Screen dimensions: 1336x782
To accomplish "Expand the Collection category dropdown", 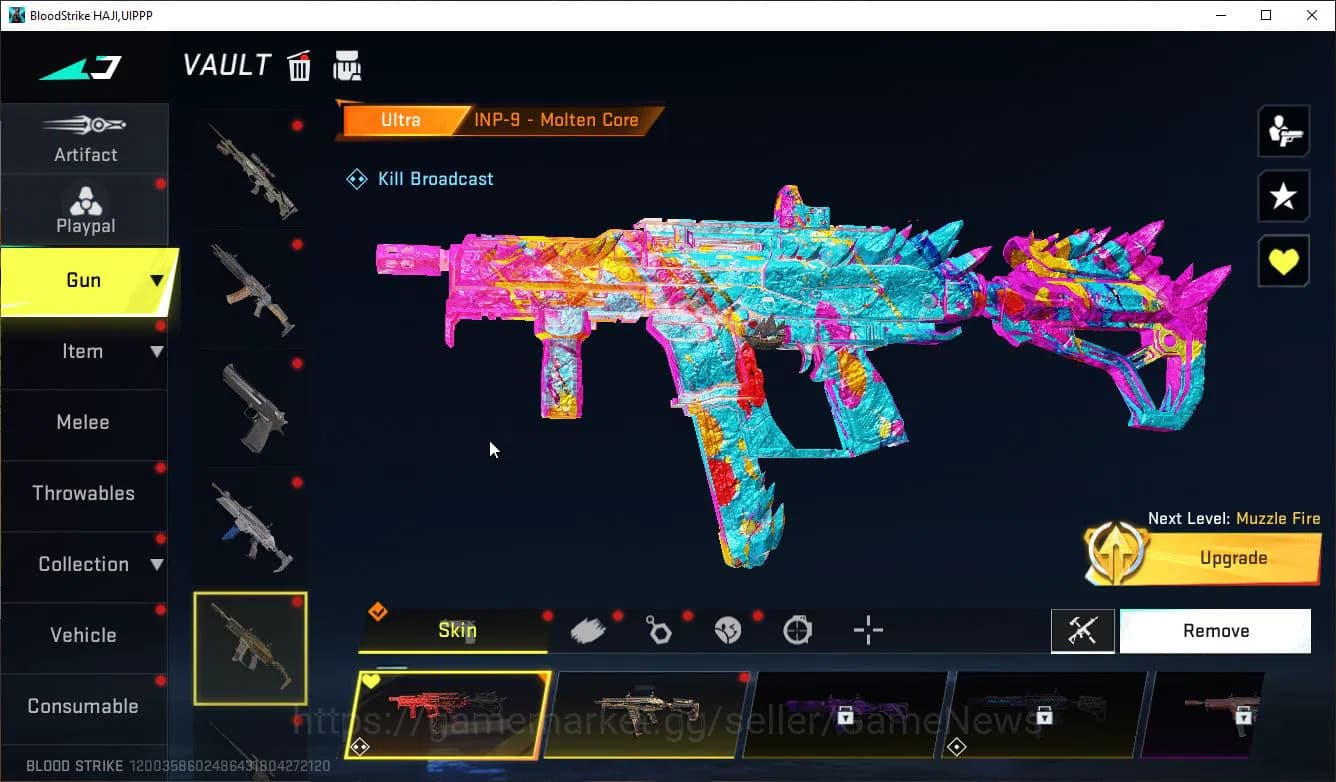I will [157, 564].
